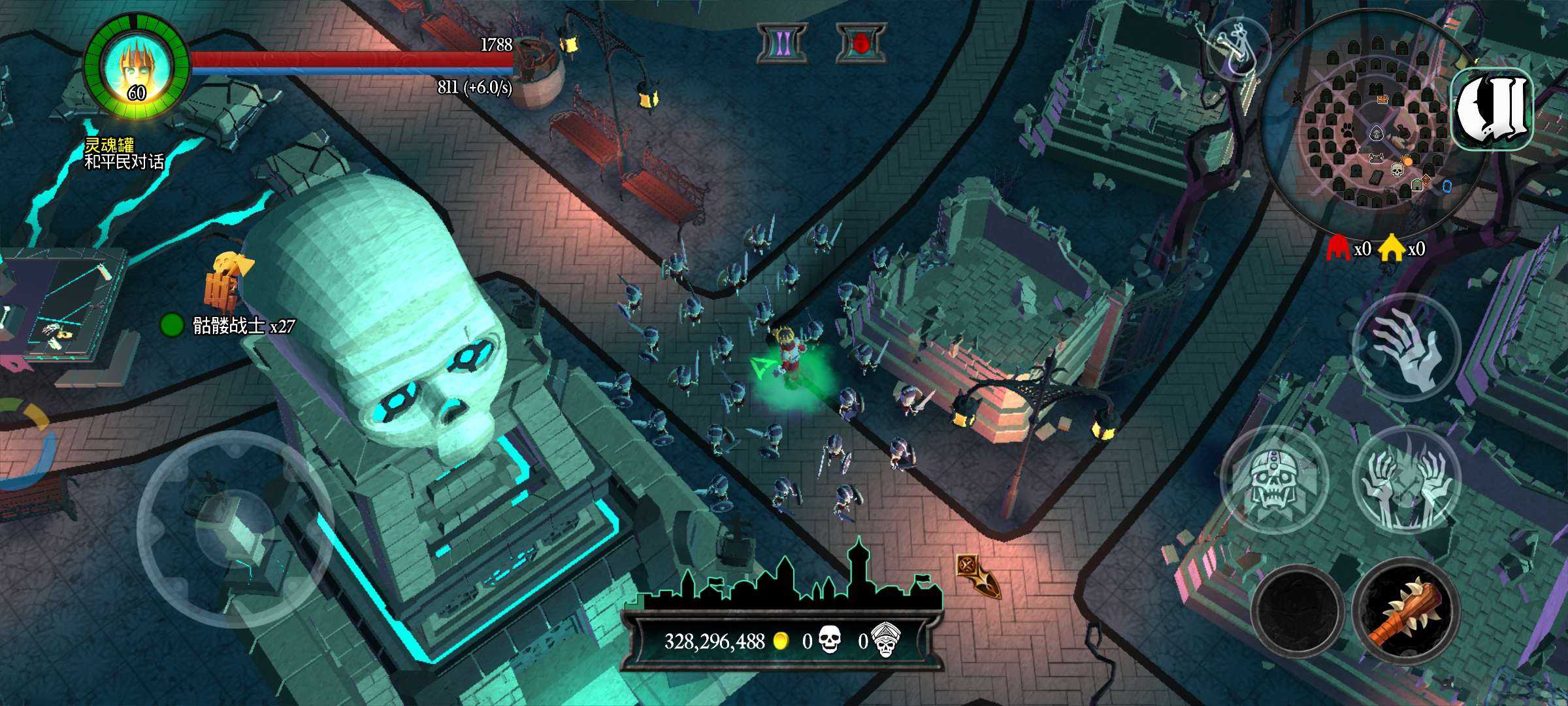This screenshot has width=1568, height=706.
Task: Activate the spiked club attack button
Action: click(1406, 611)
